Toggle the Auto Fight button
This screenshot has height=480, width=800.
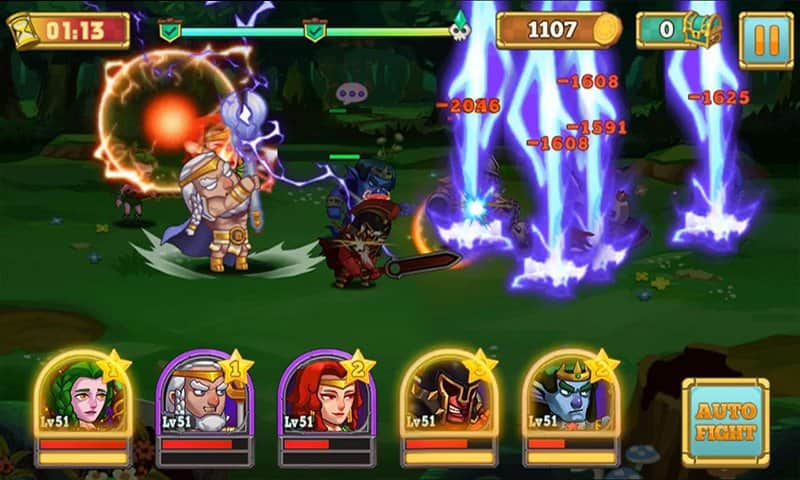[726, 422]
